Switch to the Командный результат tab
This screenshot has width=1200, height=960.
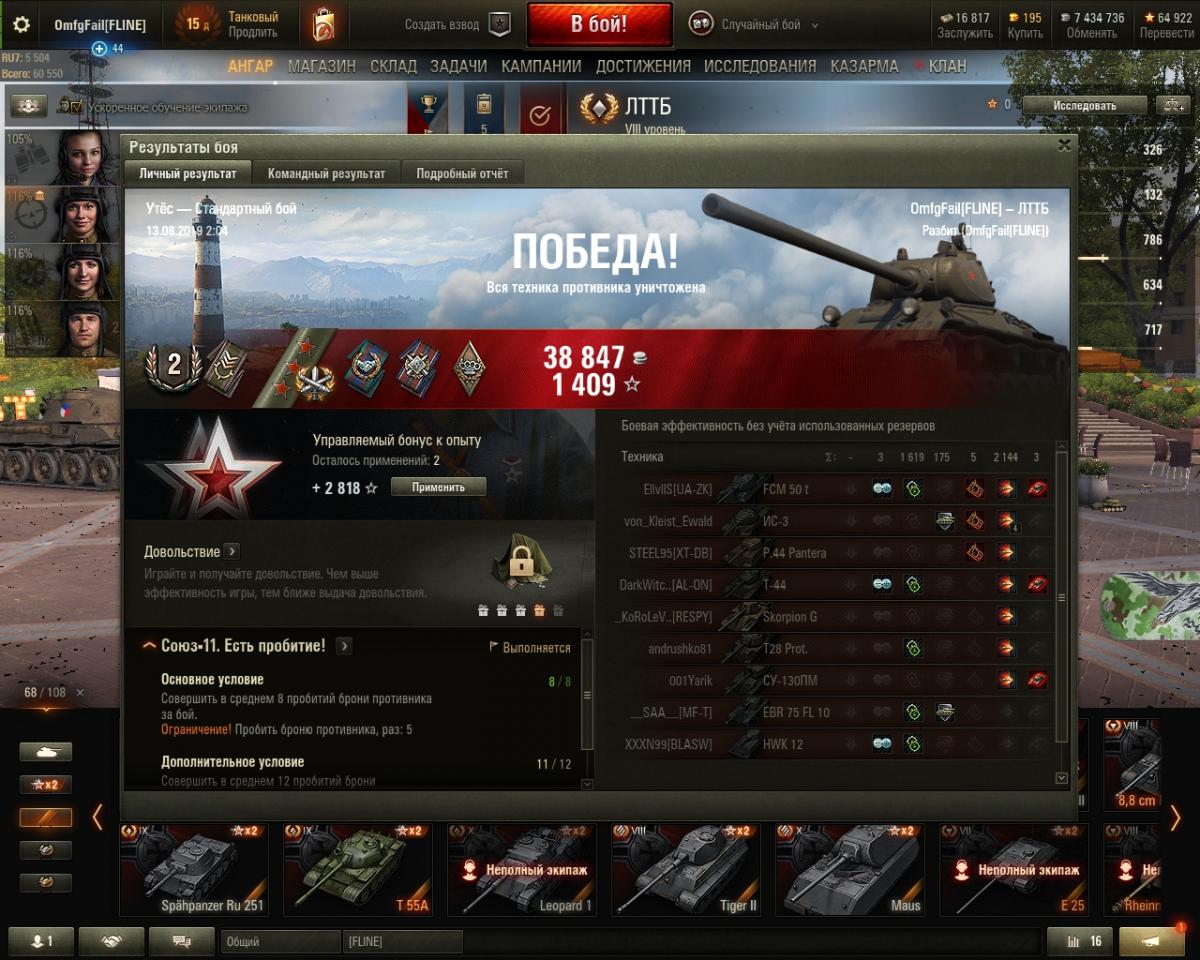(326, 173)
